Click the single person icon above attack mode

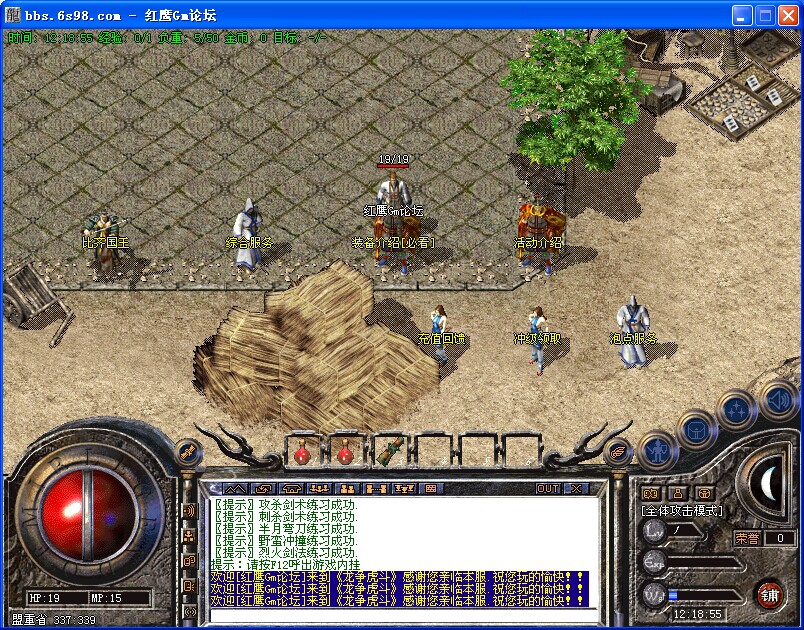678,492
